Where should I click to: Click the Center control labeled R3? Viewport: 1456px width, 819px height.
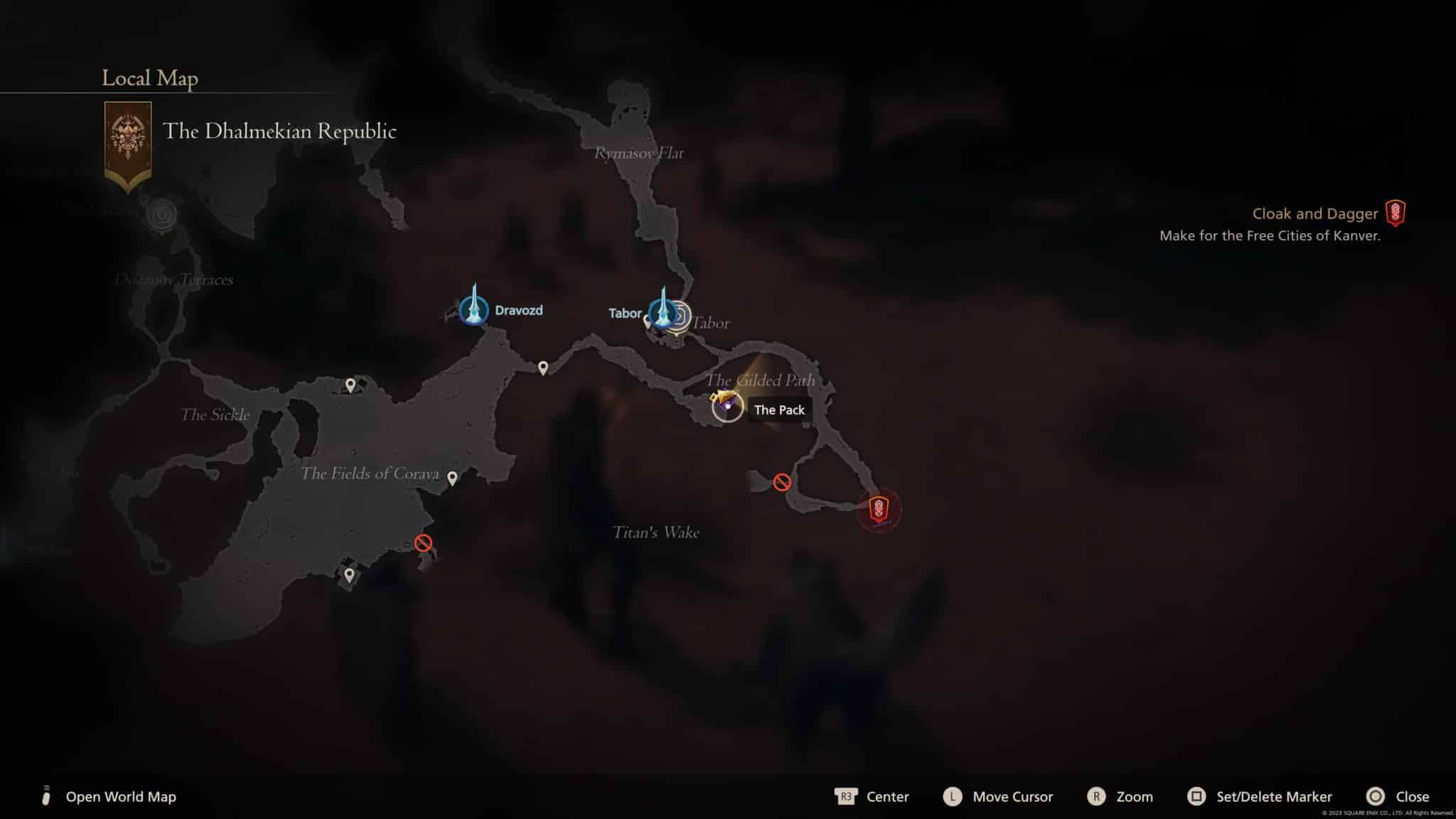point(887,797)
